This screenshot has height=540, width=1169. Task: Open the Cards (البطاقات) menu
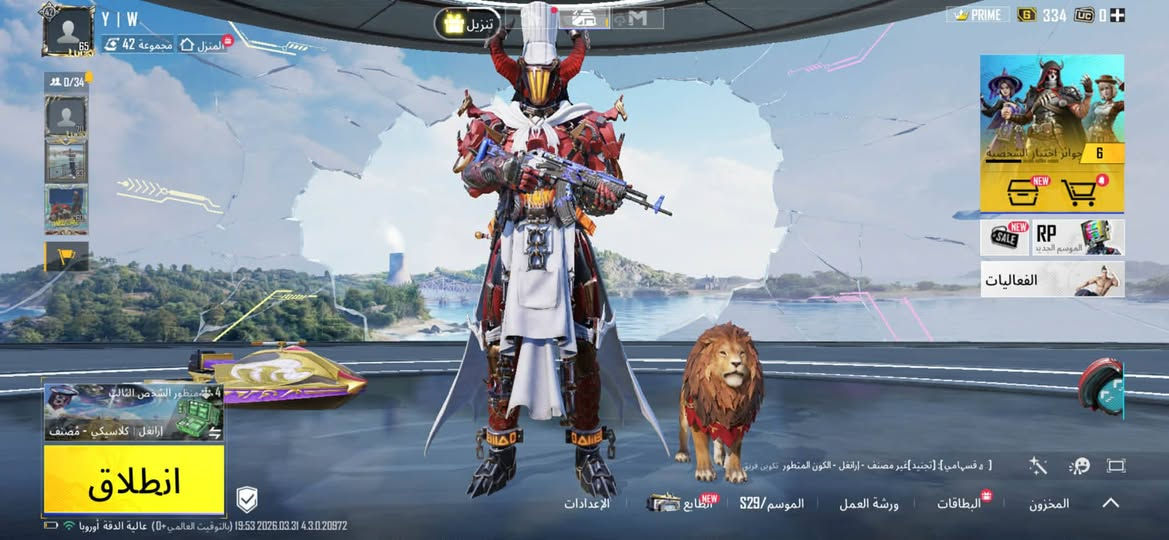[960, 504]
